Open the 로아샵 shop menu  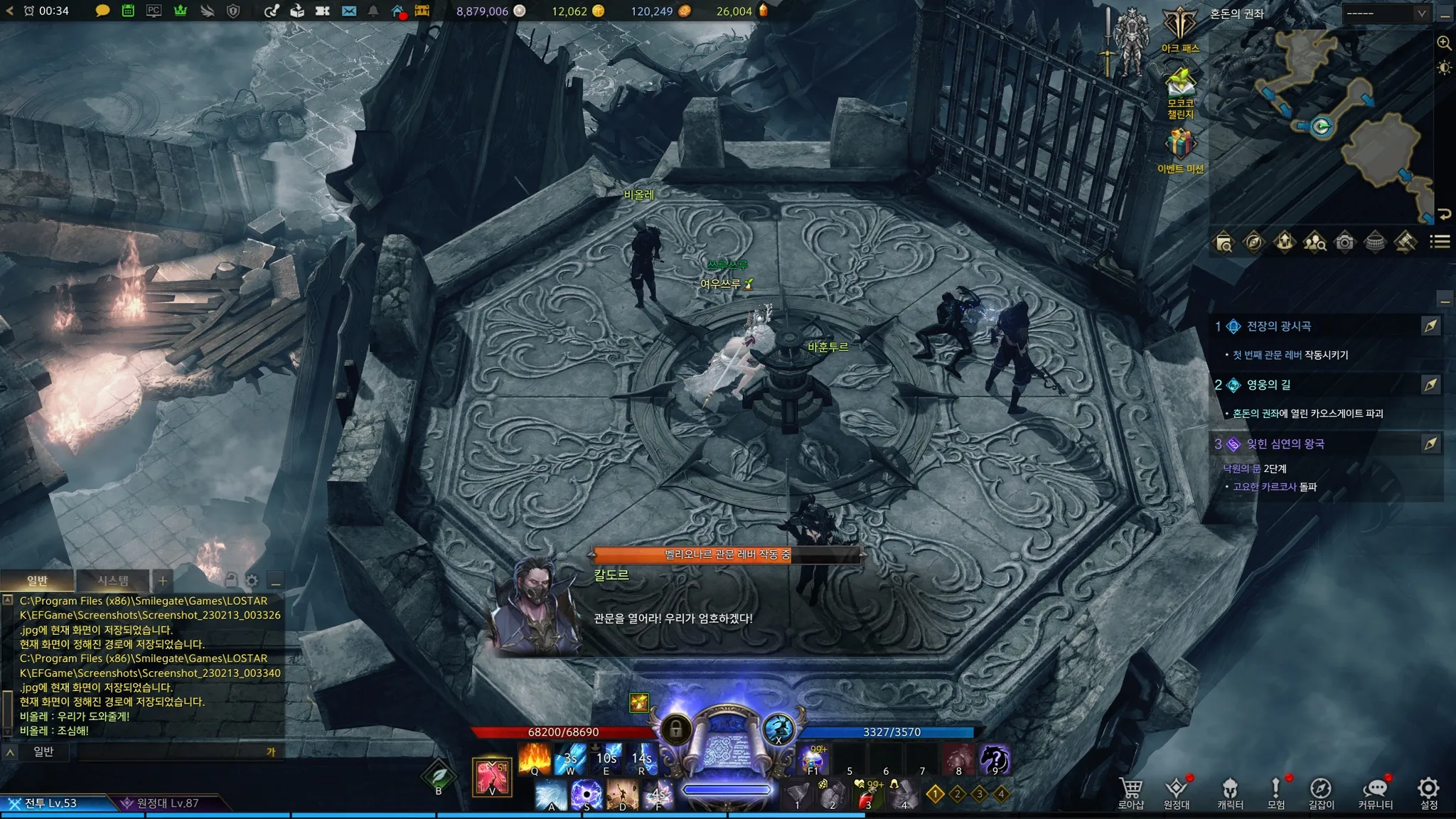[x=1130, y=793]
